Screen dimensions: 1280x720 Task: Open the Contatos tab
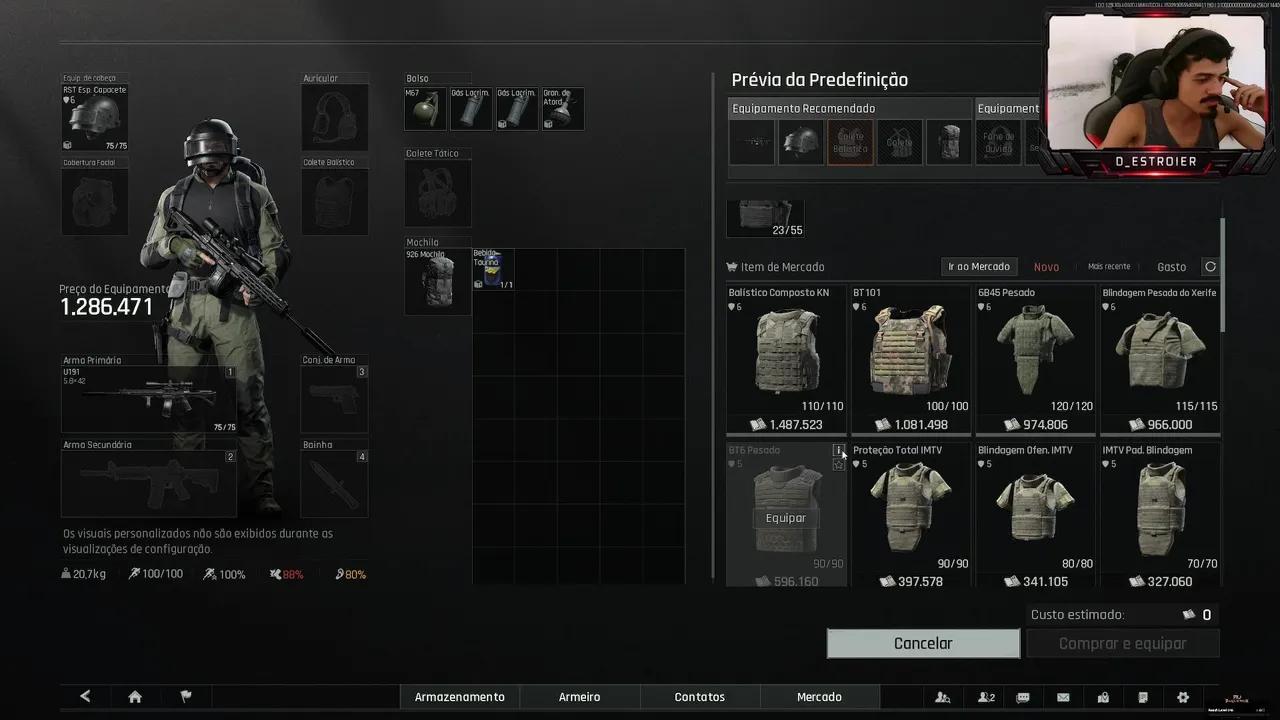point(700,697)
